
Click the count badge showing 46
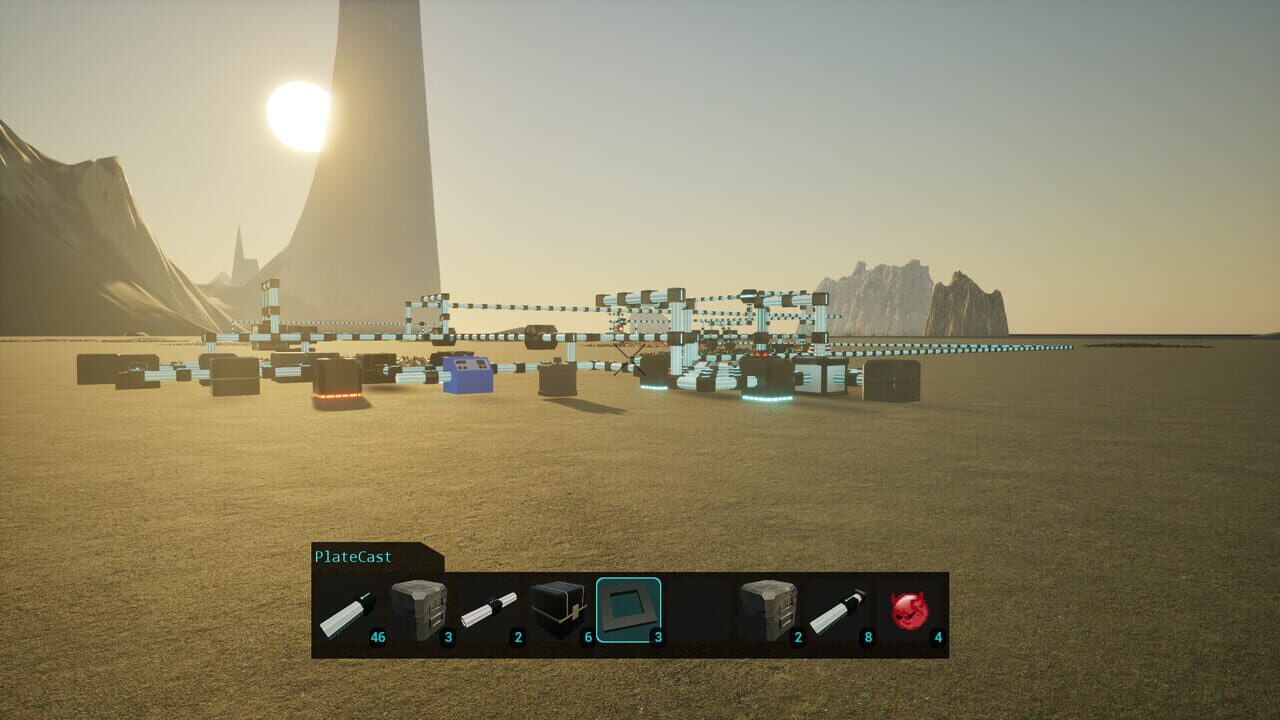(x=378, y=634)
